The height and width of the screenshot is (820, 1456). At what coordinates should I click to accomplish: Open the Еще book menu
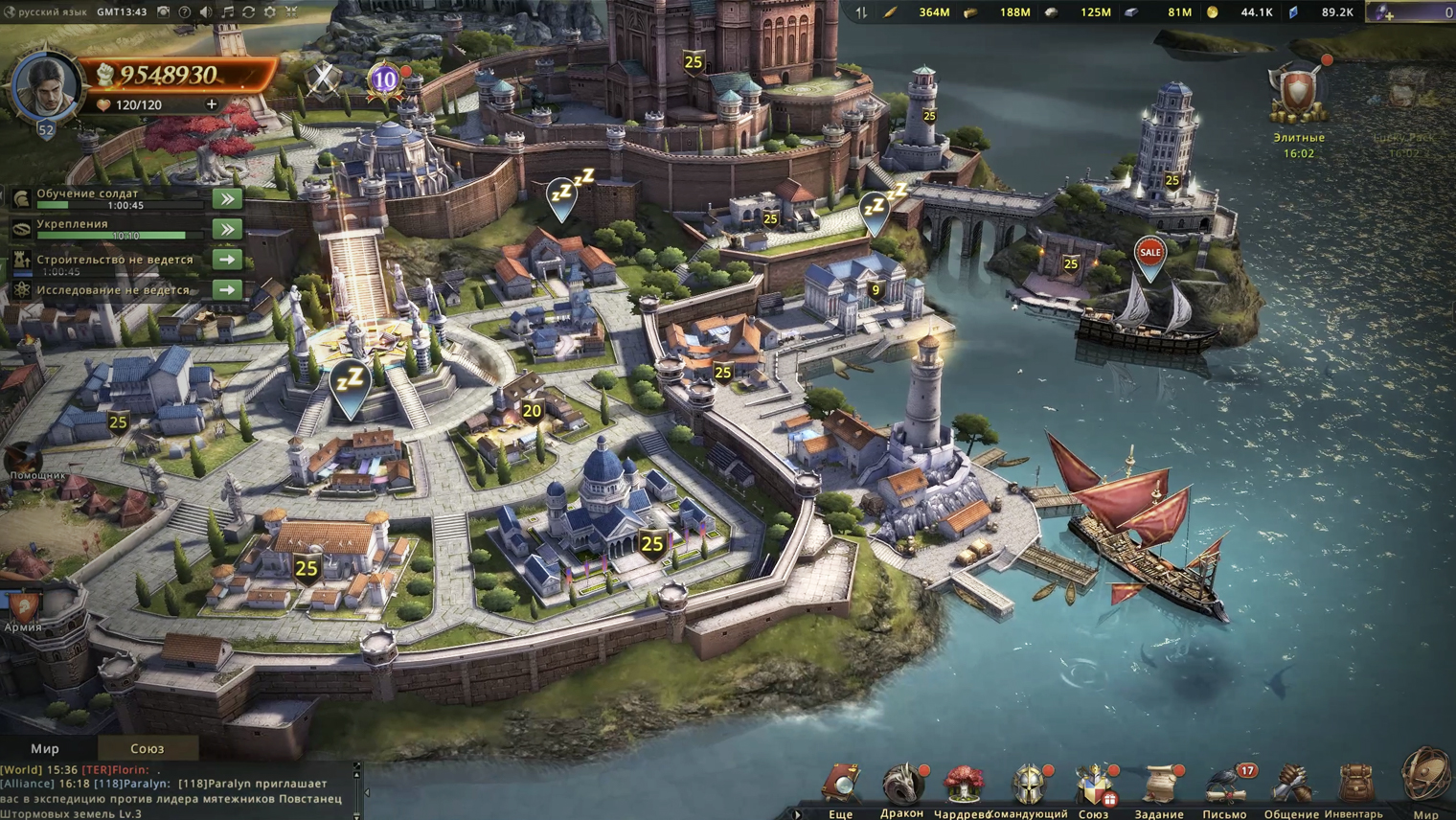(841, 785)
